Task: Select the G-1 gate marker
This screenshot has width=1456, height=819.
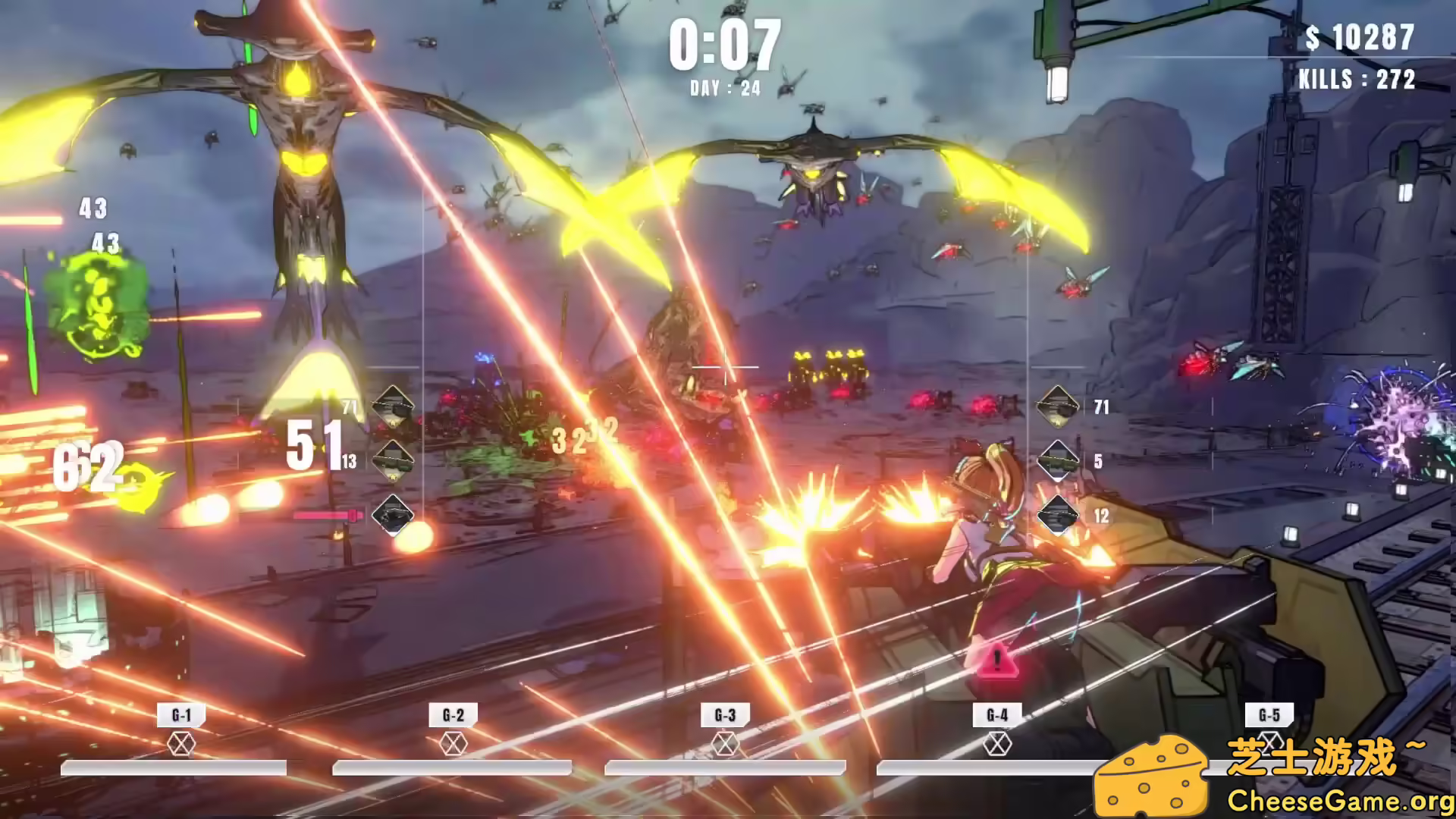Action: tap(181, 715)
